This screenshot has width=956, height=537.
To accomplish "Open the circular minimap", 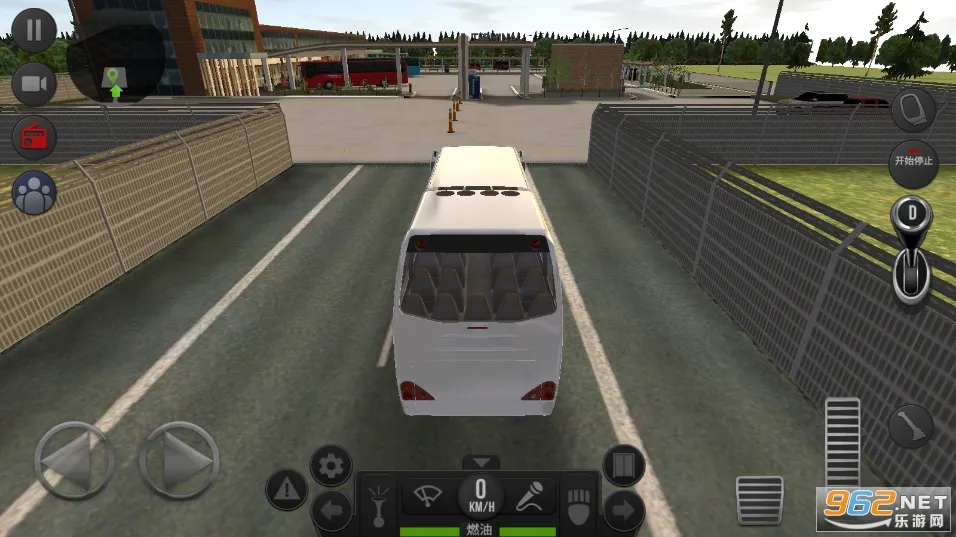I will pos(116,60).
